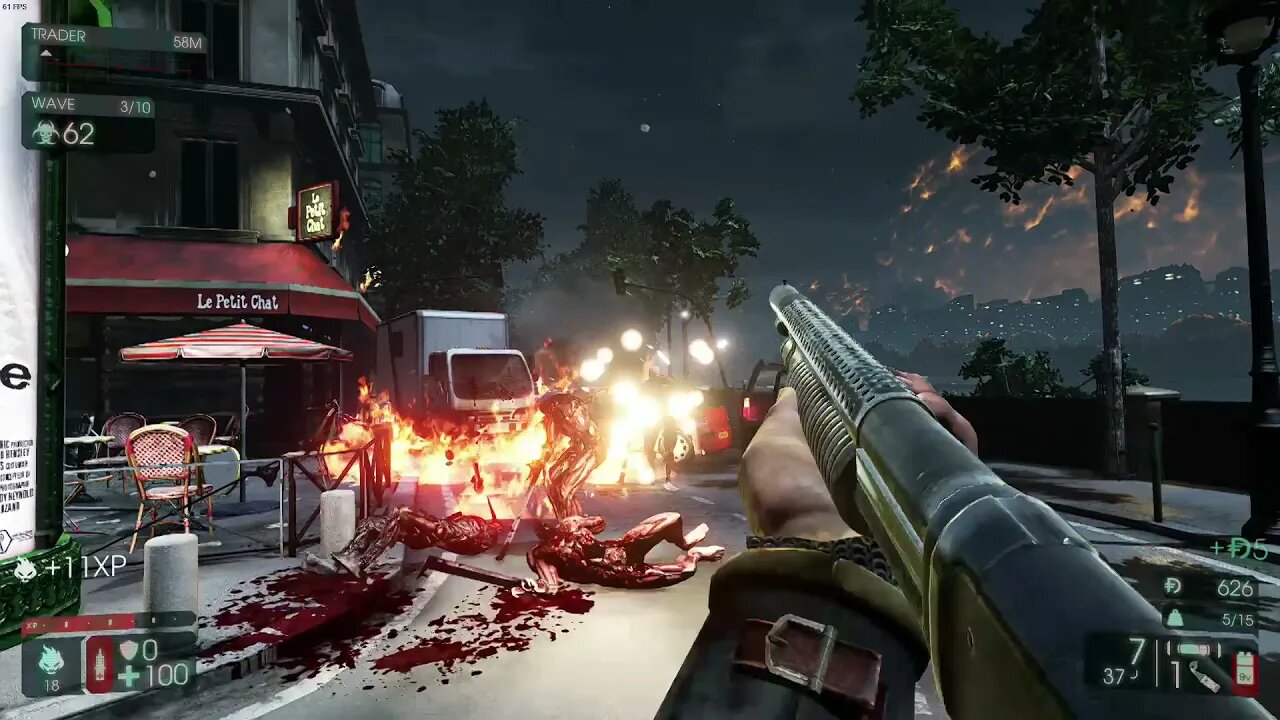
Task: Click the Trader distance tracker
Action: click(115, 42)
